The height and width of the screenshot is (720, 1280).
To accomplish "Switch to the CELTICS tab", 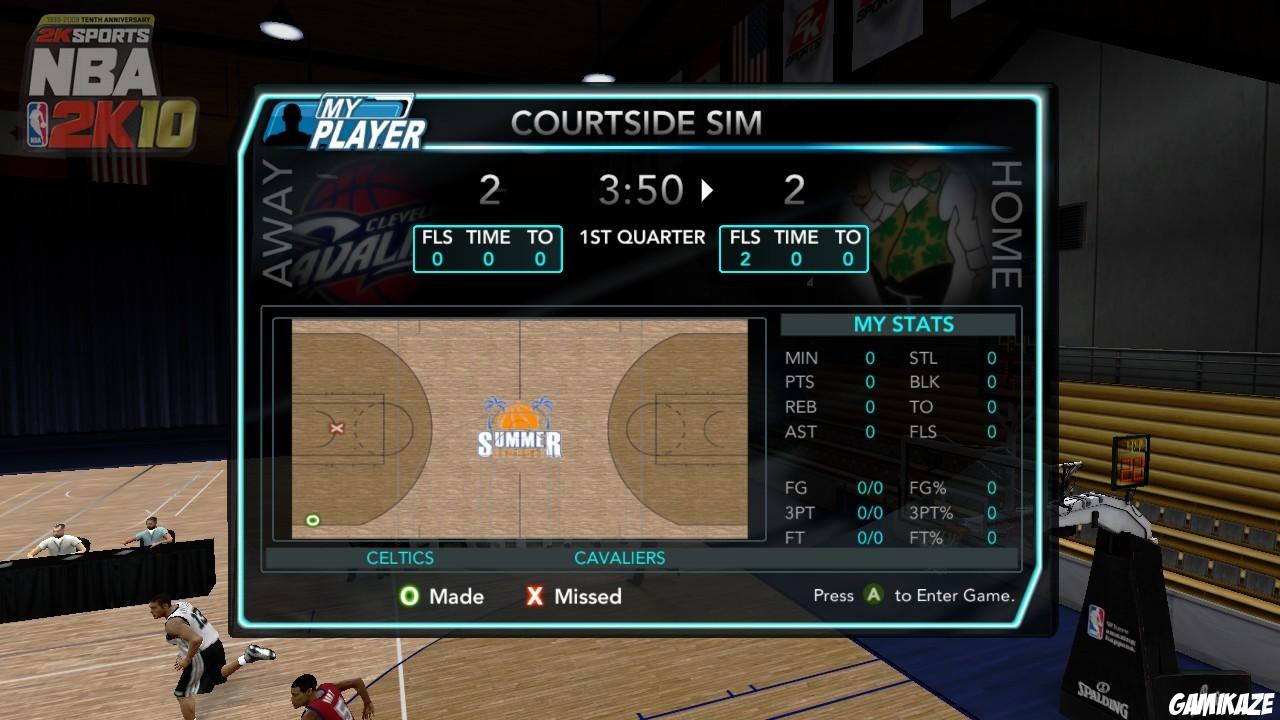I will [x=400, y=558].
